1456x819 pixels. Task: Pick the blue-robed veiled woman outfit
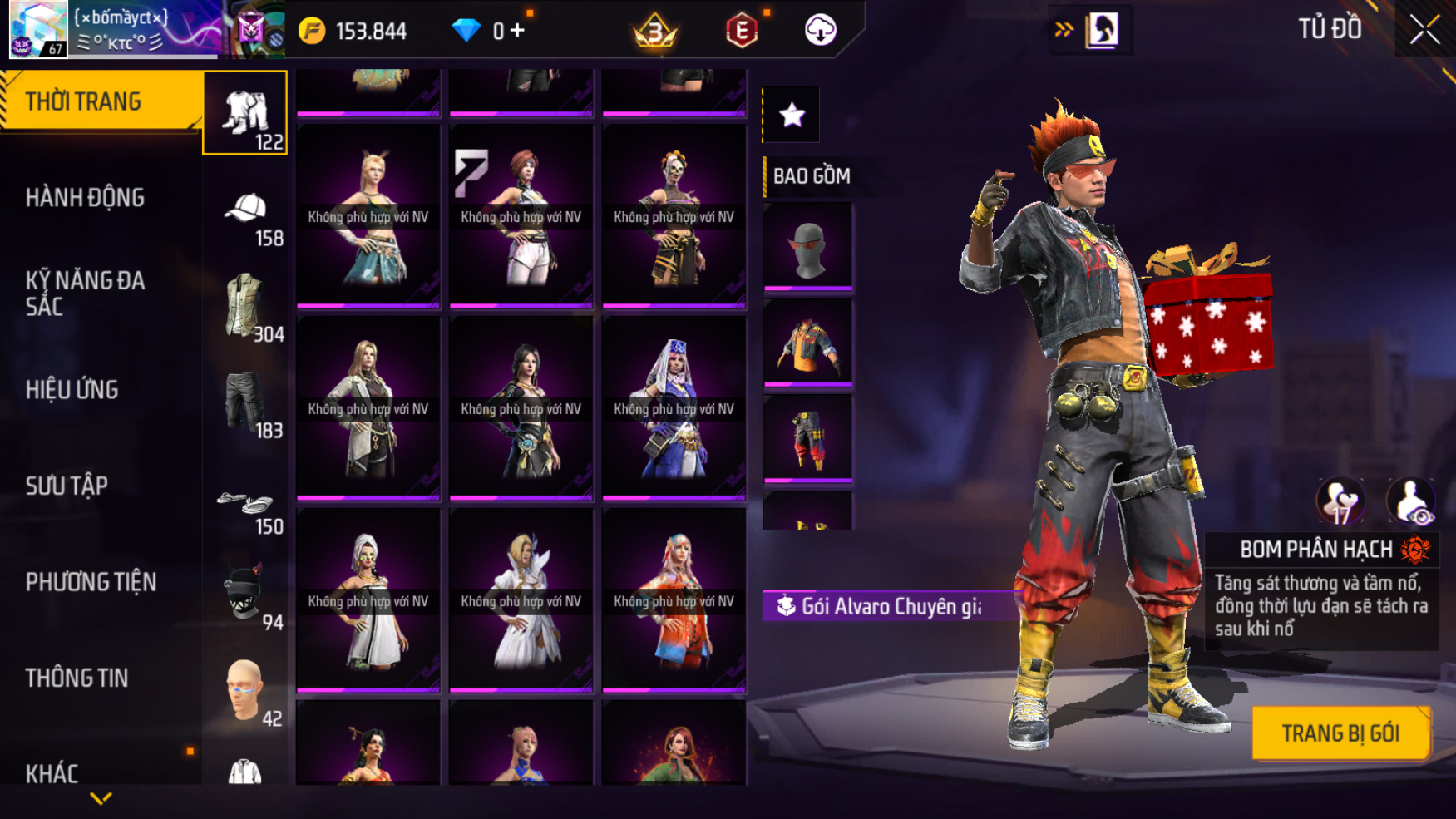pos(674,408)
